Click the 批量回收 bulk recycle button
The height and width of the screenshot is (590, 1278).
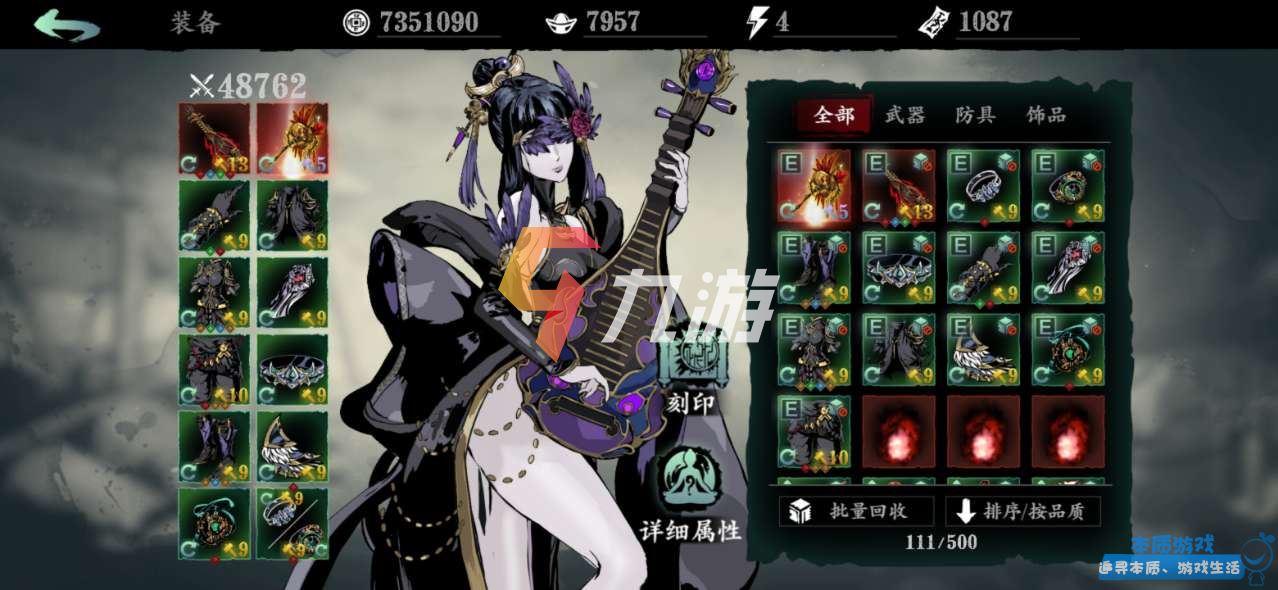click(x=857, y=511)
